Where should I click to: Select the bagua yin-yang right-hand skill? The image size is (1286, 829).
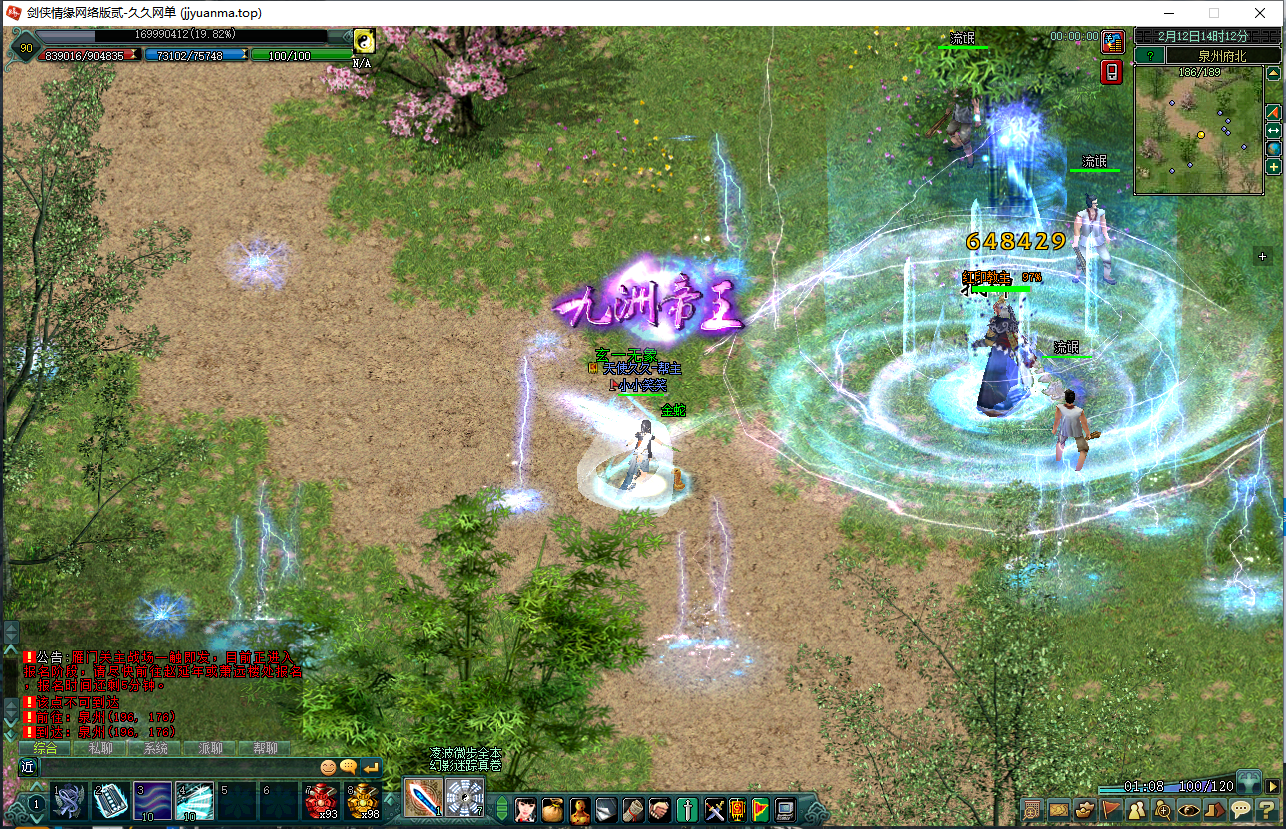click(464, 798)
